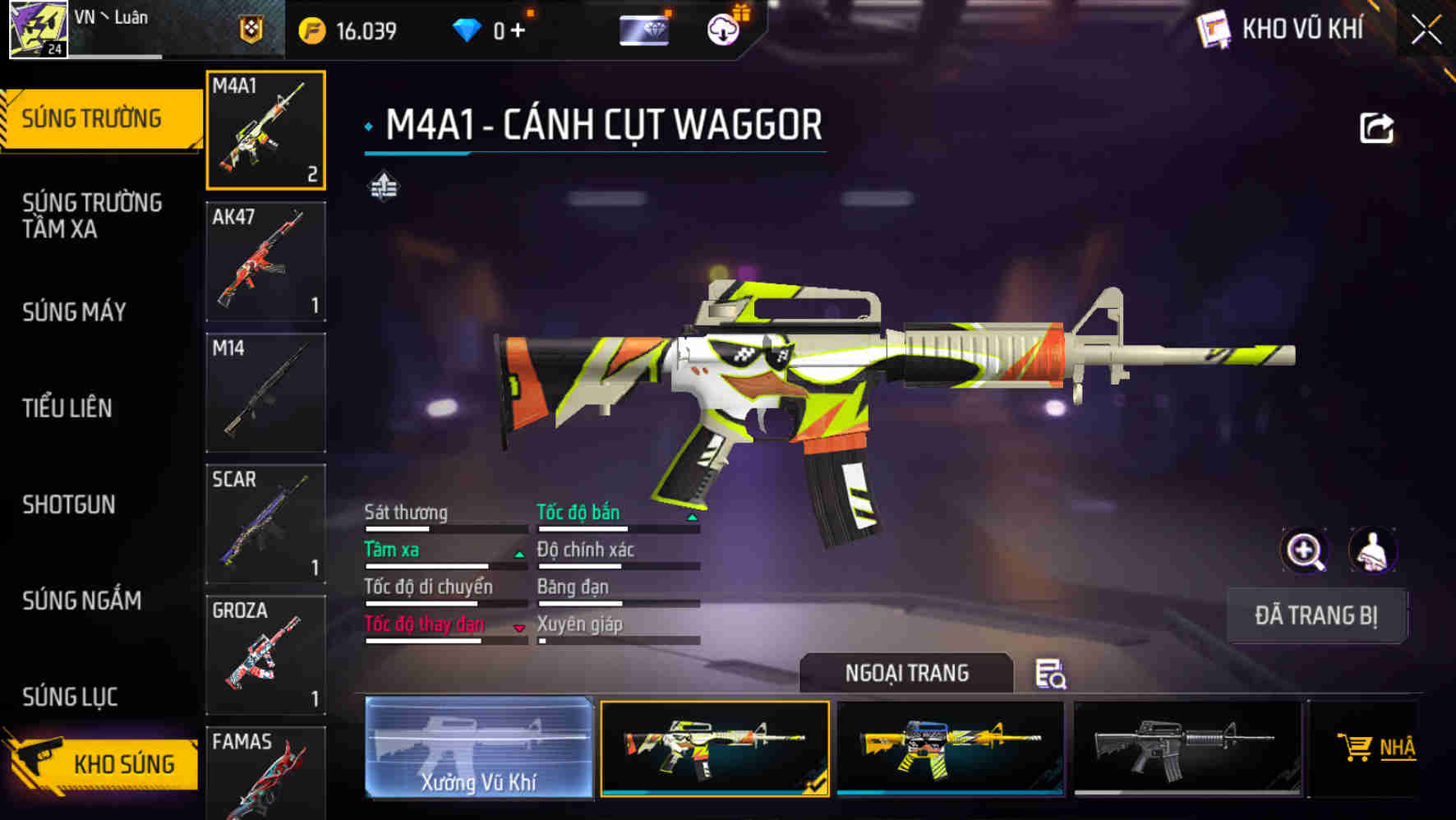
Task: Select the AK47 weapon tile
Action: (265, 261)
